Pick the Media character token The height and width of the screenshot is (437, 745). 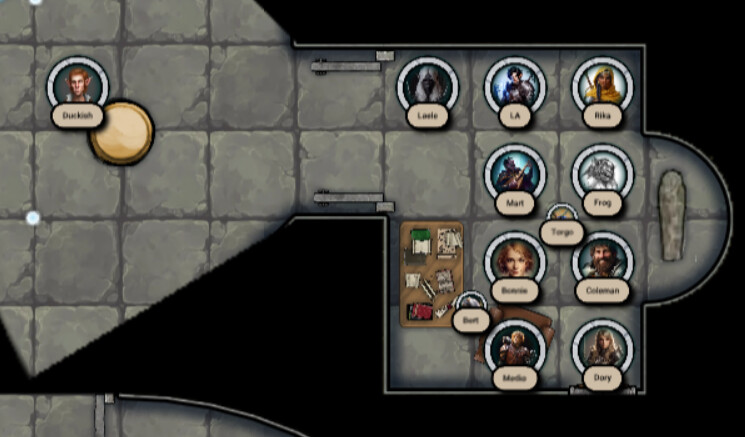[x=514, y=349]
